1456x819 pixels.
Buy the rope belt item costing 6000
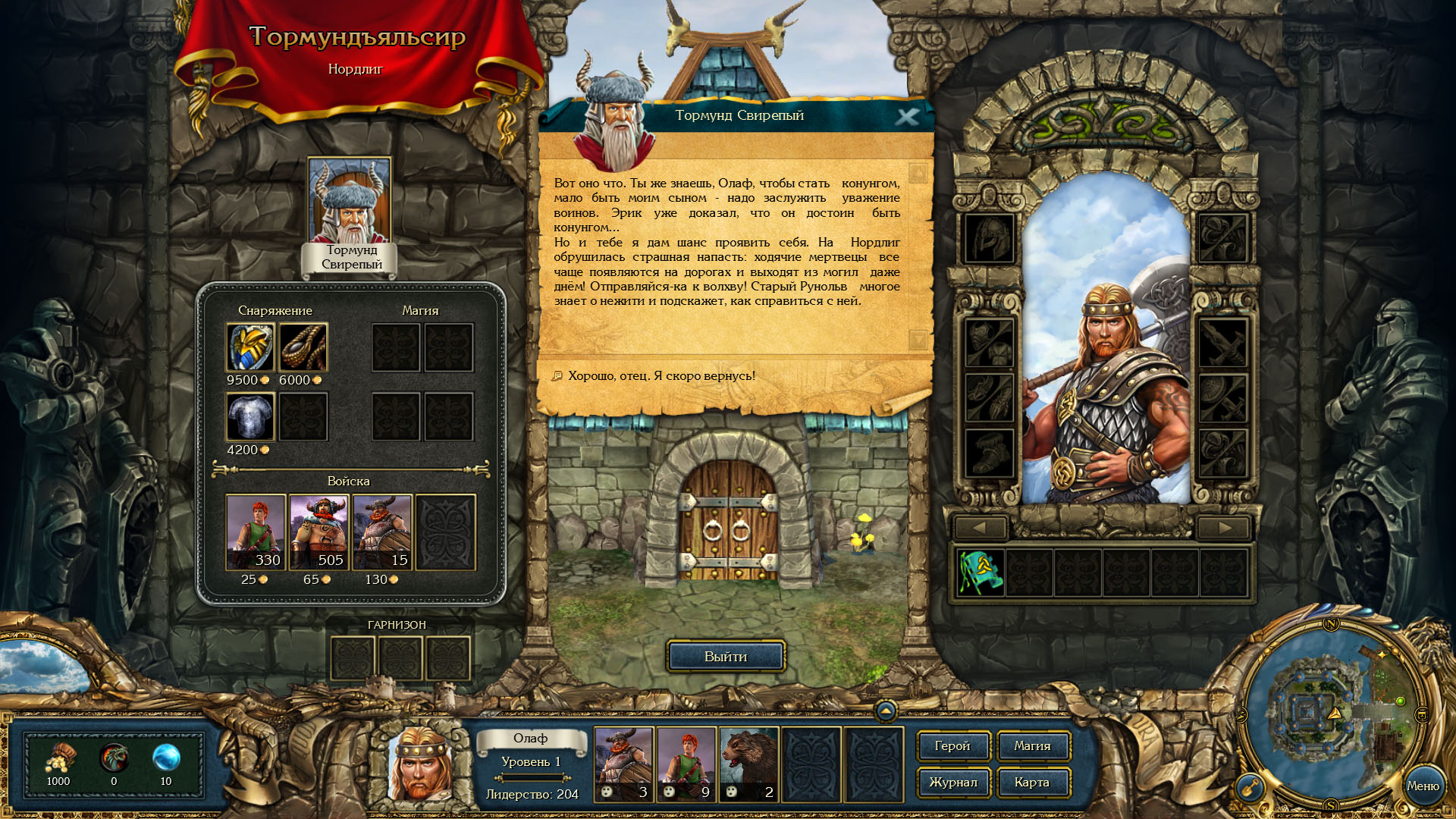click(x=303, y=347)
